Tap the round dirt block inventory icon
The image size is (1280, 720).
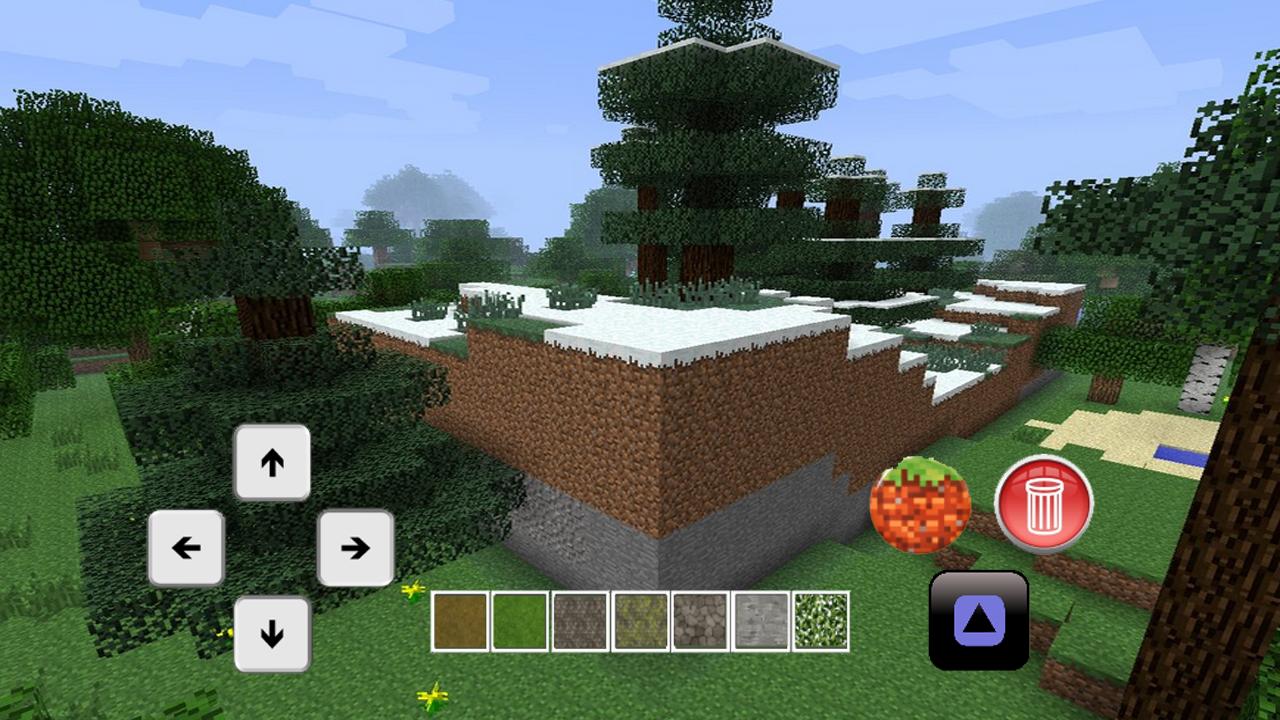click(x=922, y=508)
